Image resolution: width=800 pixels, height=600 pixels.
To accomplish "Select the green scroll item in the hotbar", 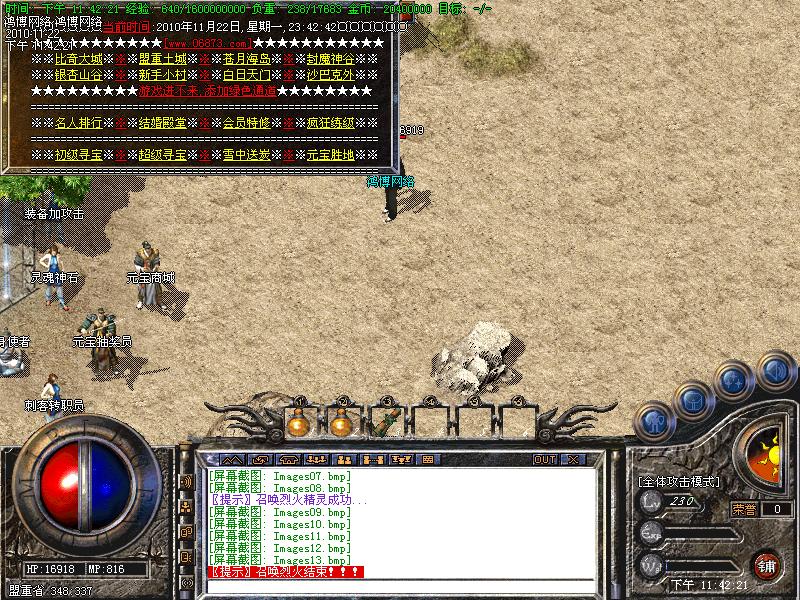I will pos(381,423).
